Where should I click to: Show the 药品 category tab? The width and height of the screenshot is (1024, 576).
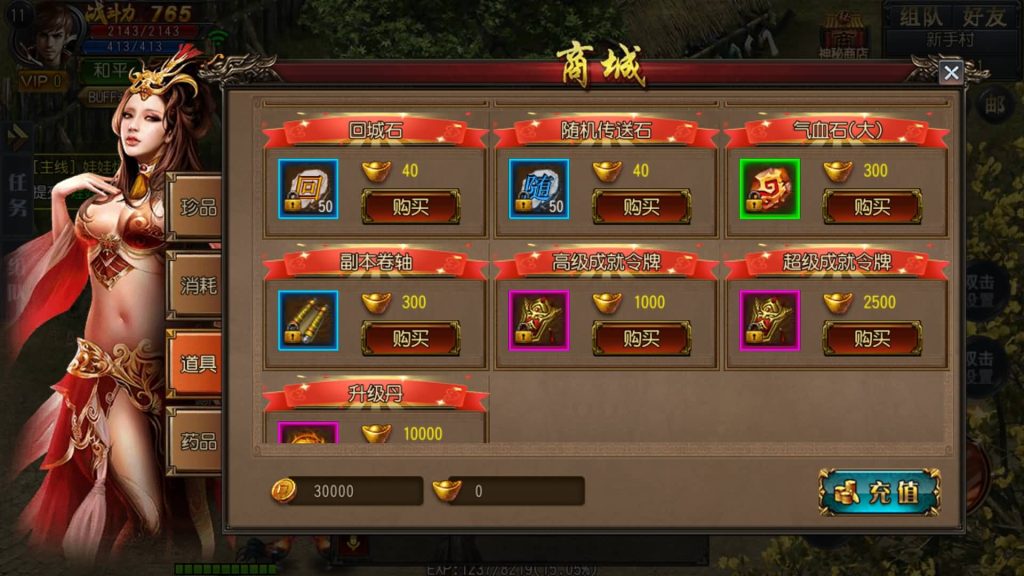(x=195, y=441)
